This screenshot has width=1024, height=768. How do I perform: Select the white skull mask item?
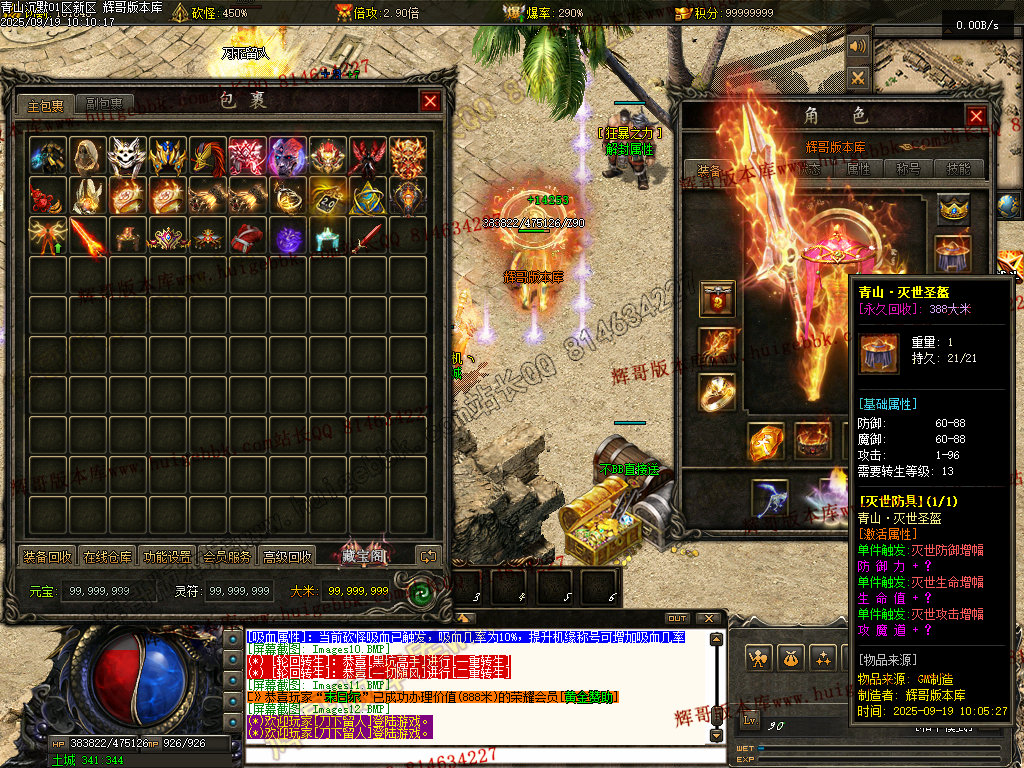tap(128, 156)
